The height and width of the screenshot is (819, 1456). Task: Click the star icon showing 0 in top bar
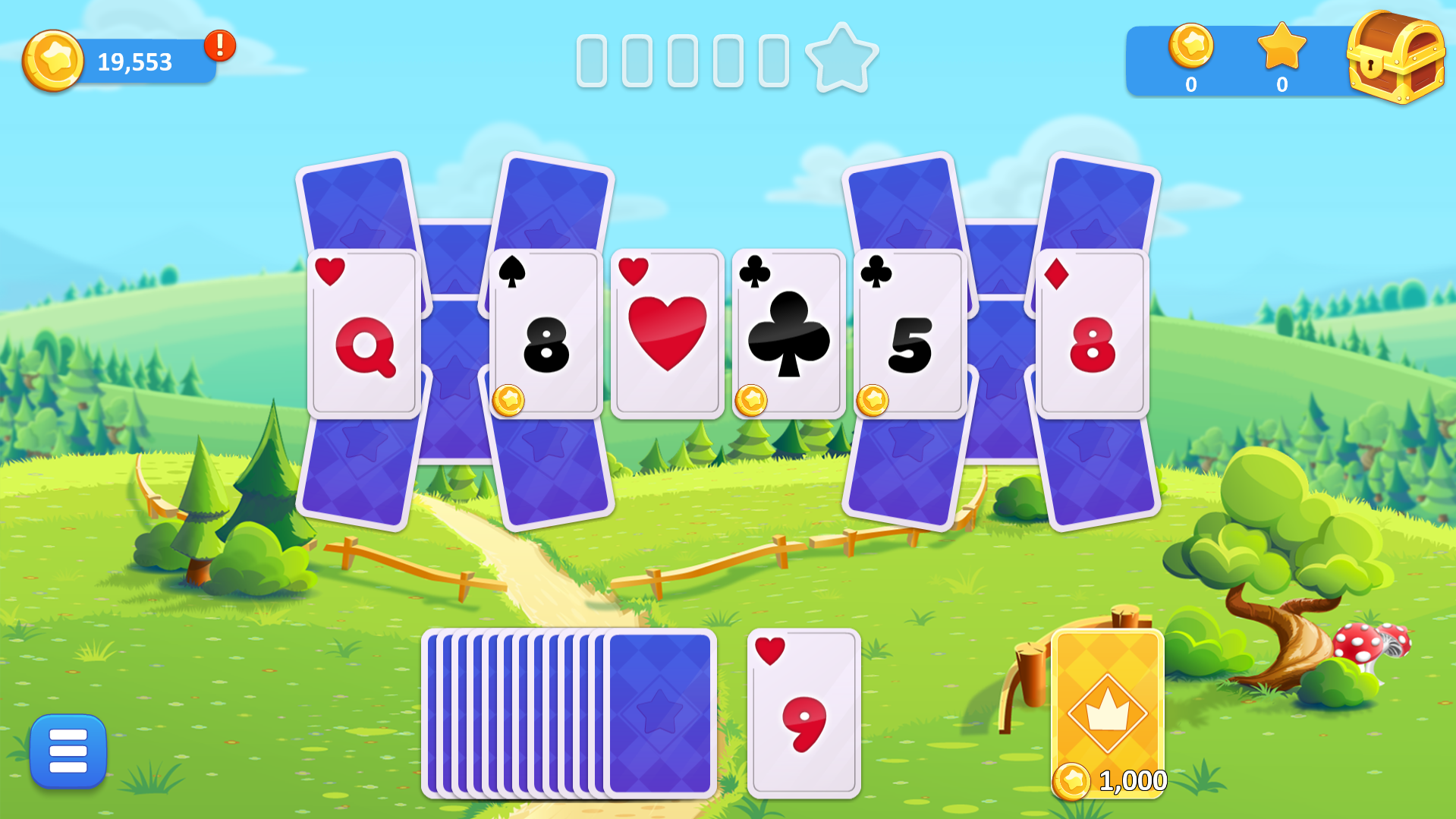pyautogui.click(x=1282, y=48)
